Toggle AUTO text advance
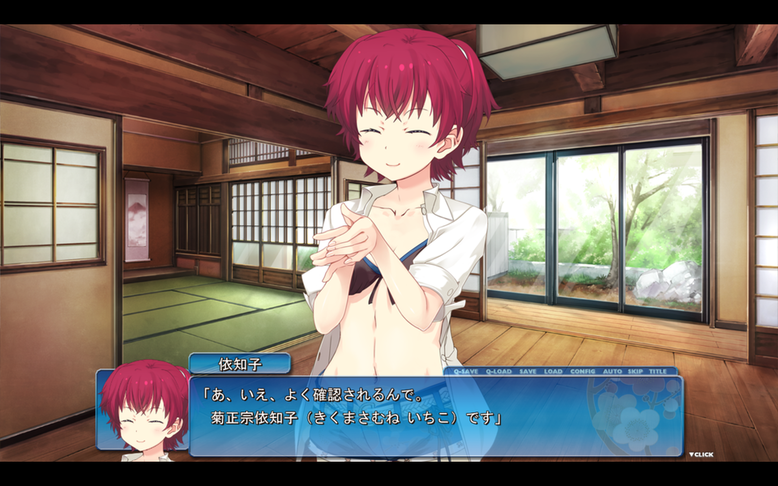 [613, 371]
